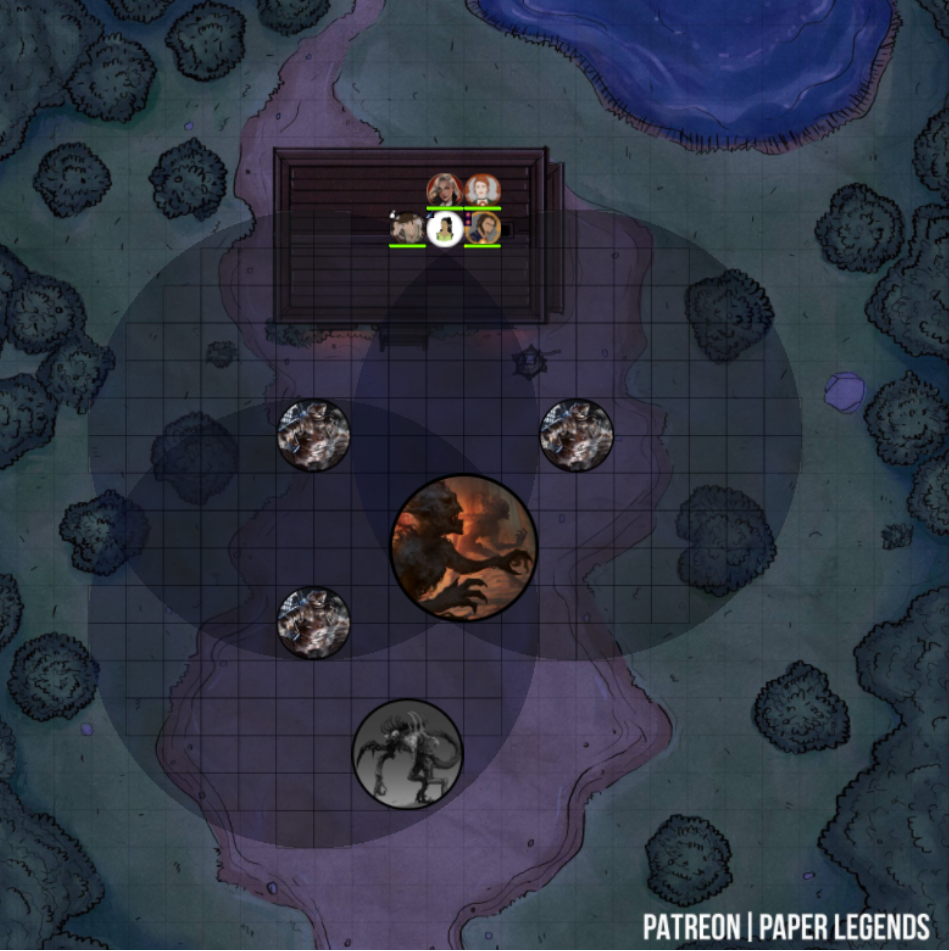Select the red-haired character token

(x=483, y=189)
